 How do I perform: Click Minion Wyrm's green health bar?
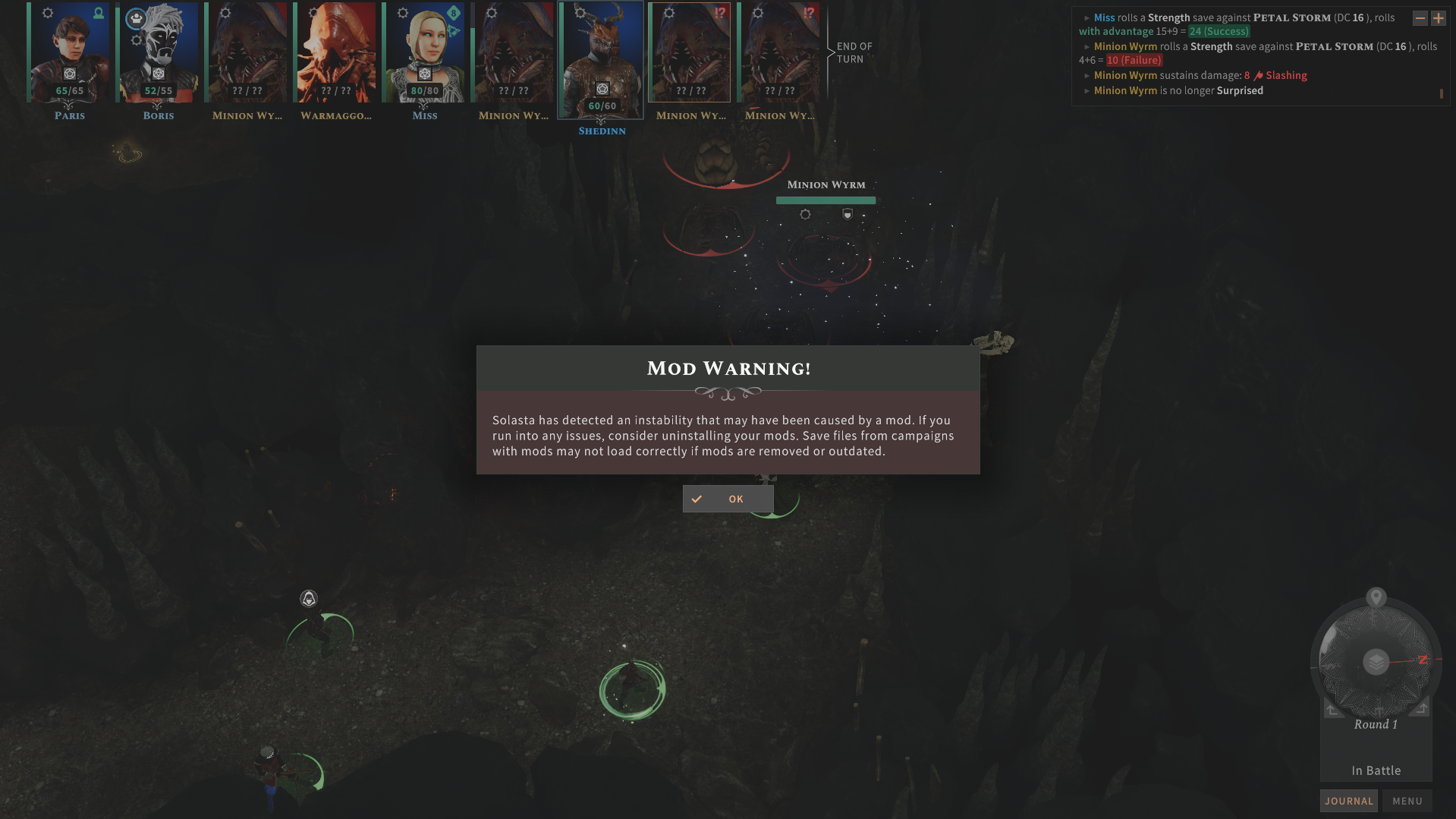[825, 200]
